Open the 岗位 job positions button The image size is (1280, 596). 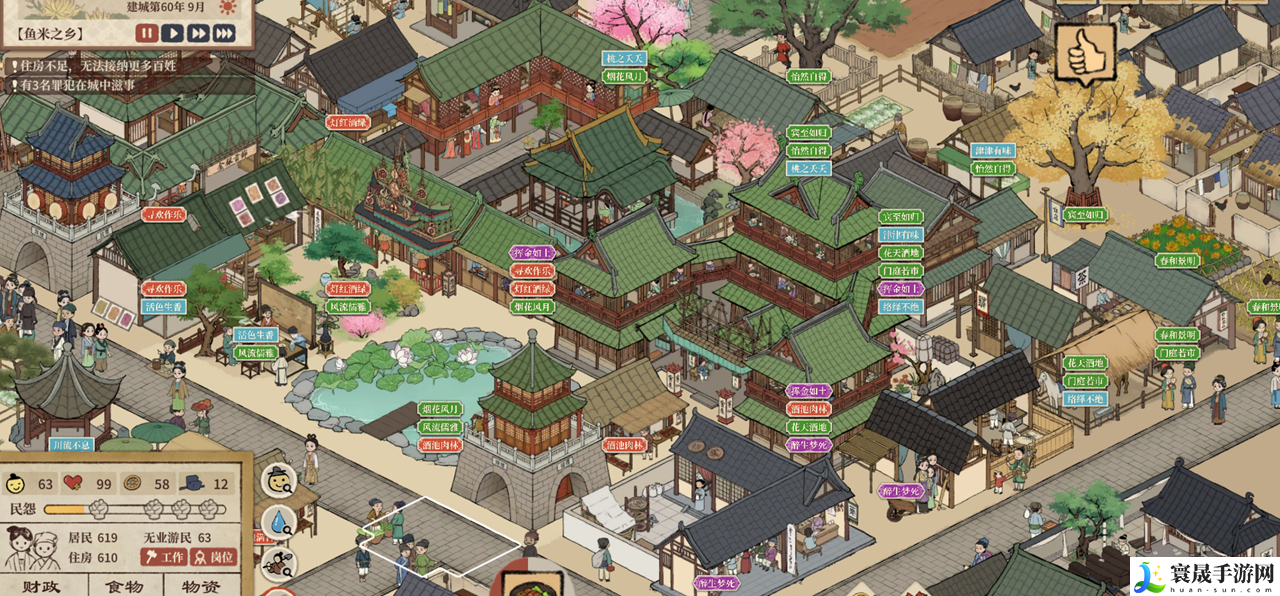click(213, 557)
